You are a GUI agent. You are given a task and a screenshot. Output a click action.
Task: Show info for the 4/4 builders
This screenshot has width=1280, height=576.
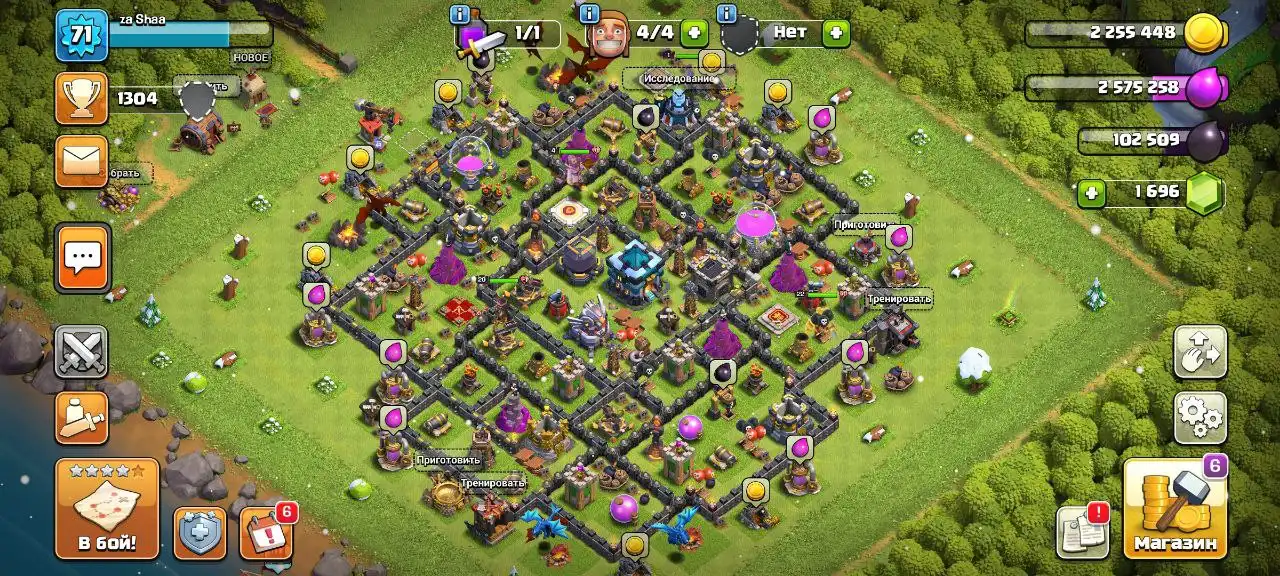pos(589,14)
